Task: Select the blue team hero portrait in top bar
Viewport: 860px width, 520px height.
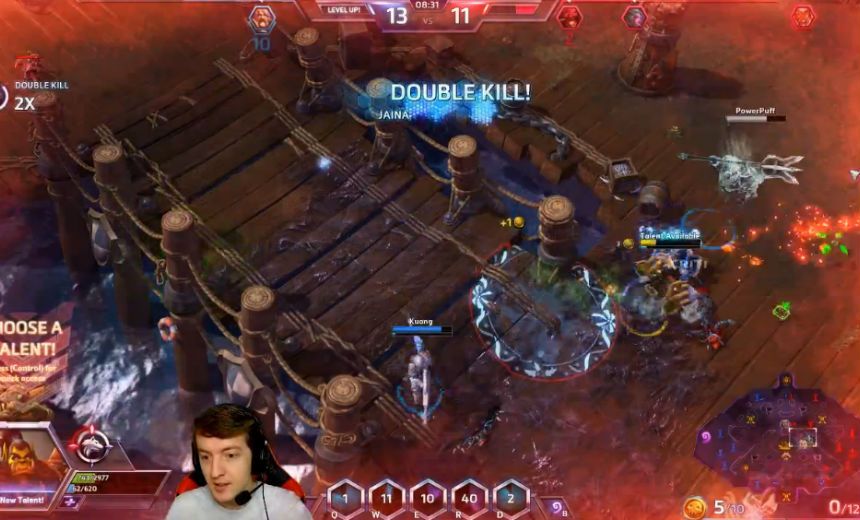Action: (x=261, y=17)
